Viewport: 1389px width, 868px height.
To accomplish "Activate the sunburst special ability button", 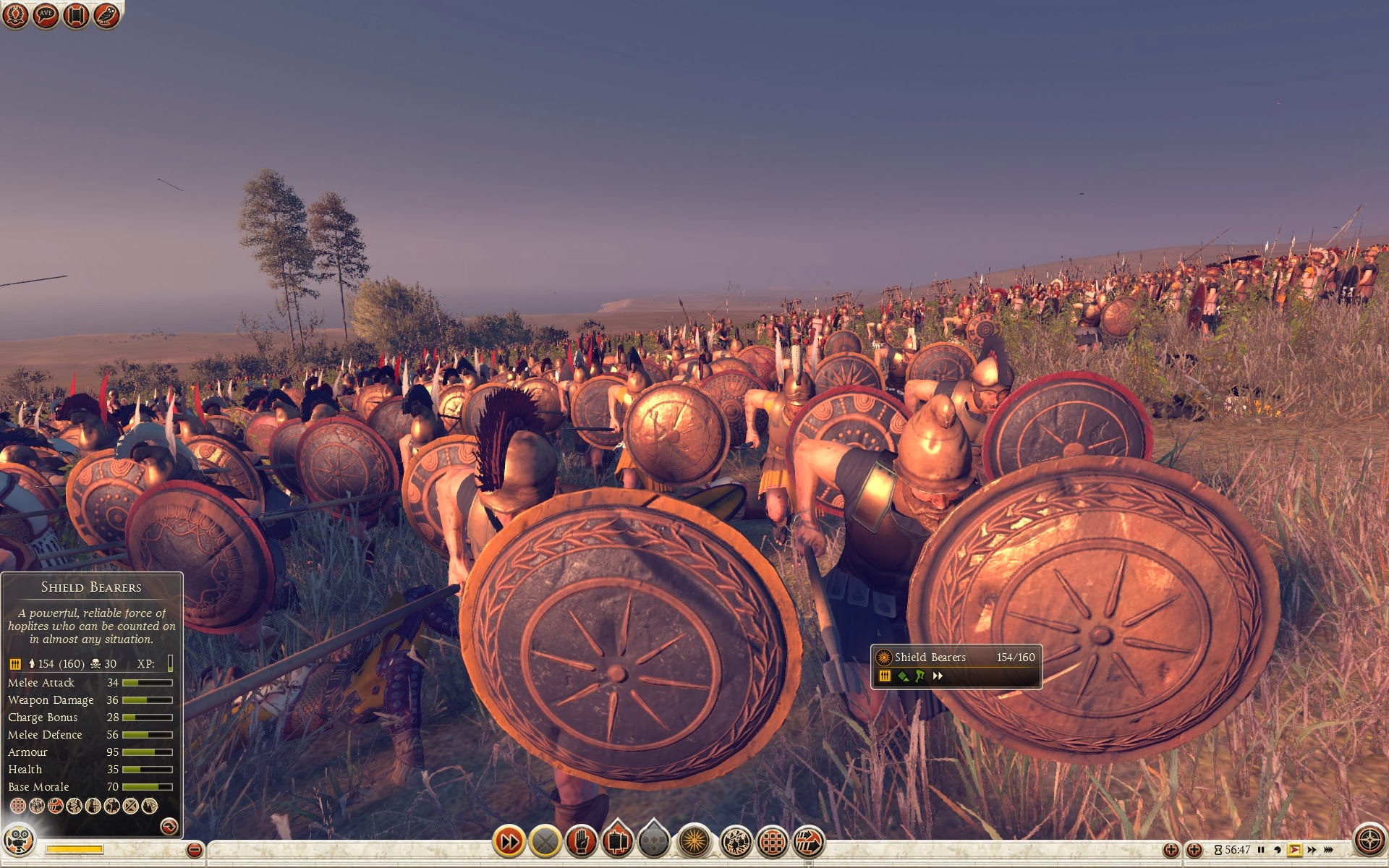I will coord(694,841).
